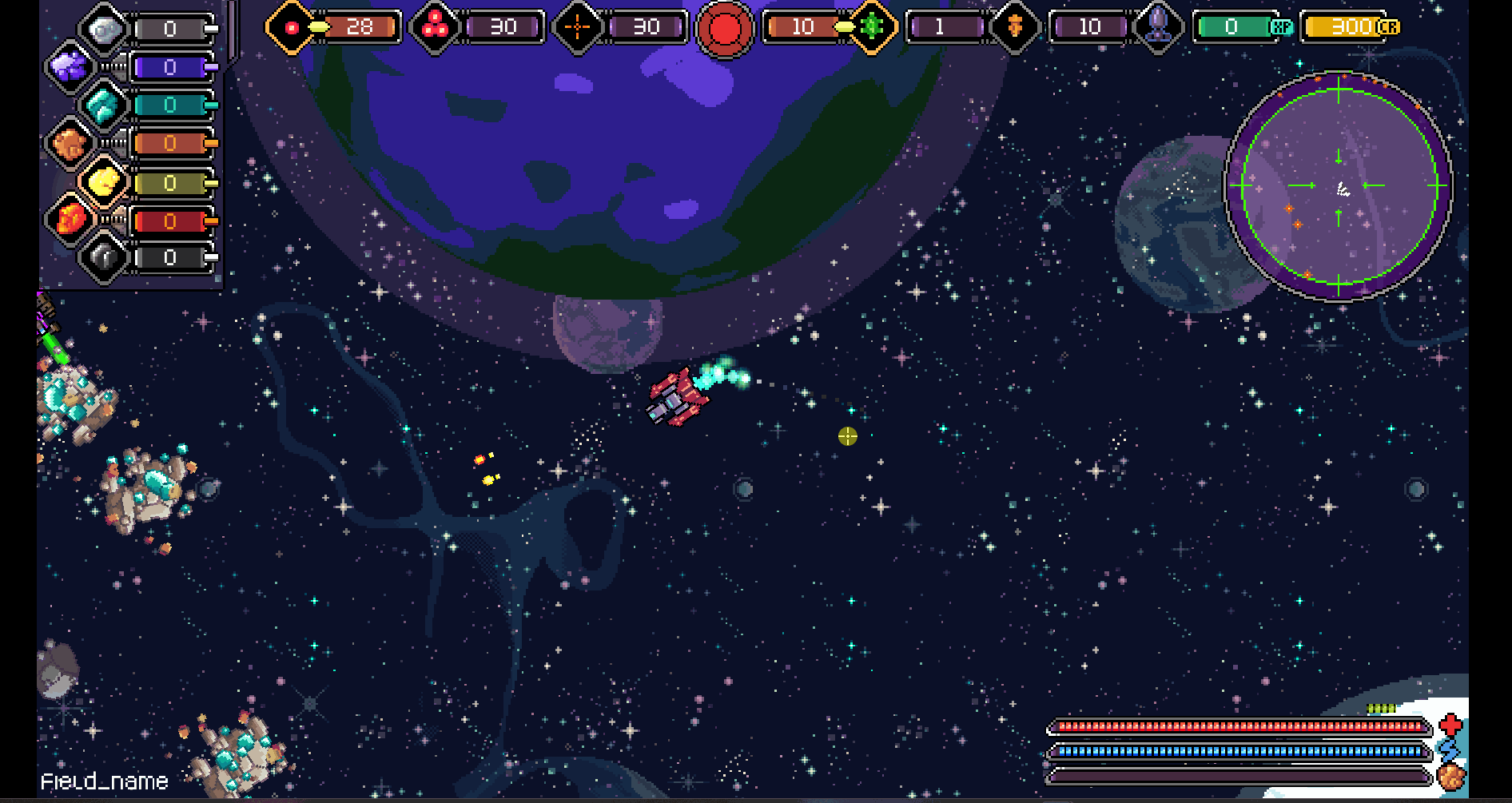Click the red cross health icon
This screenshot has height=803, width=1512.
pyautogui.click(x=1450, y=725)
